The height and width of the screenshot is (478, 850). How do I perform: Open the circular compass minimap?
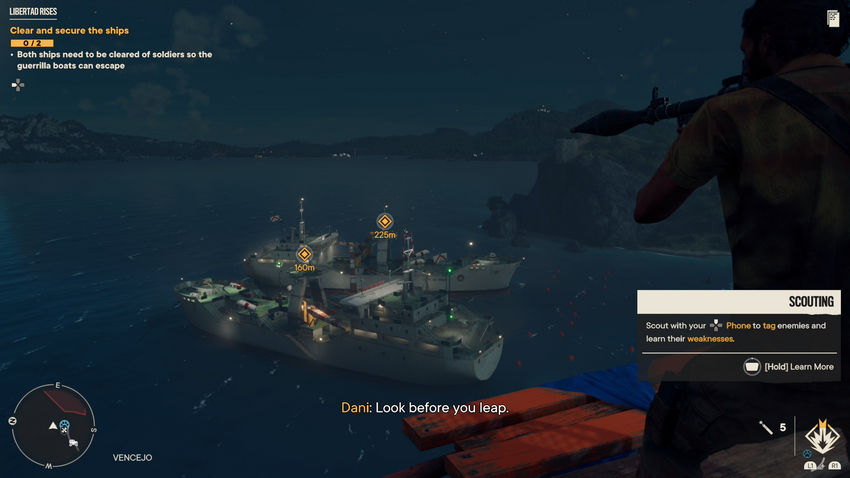[x=53, y=426]
